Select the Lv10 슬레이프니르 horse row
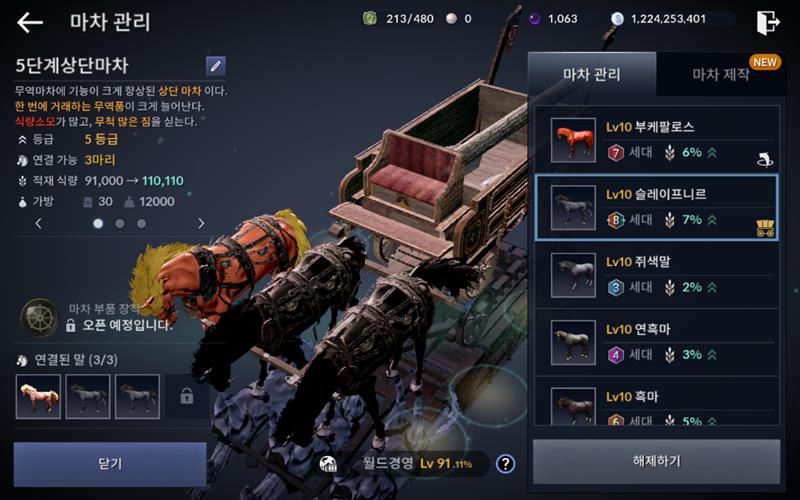 click(656, 207)
